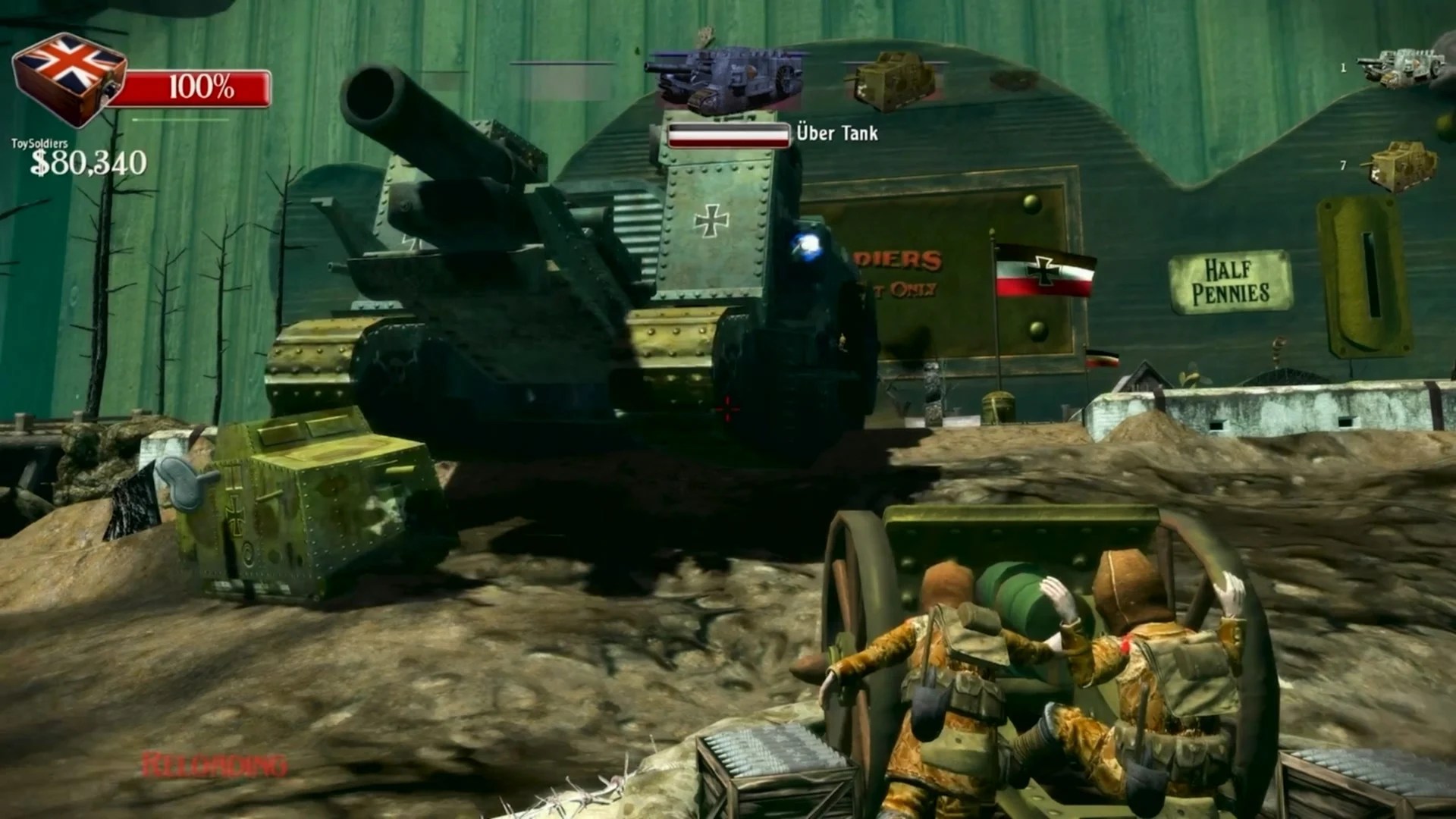Click the iron cross emblem on the Über Tank
Image resolution: width=1456 pixels, height=819 pixels.
coord(711,220)
